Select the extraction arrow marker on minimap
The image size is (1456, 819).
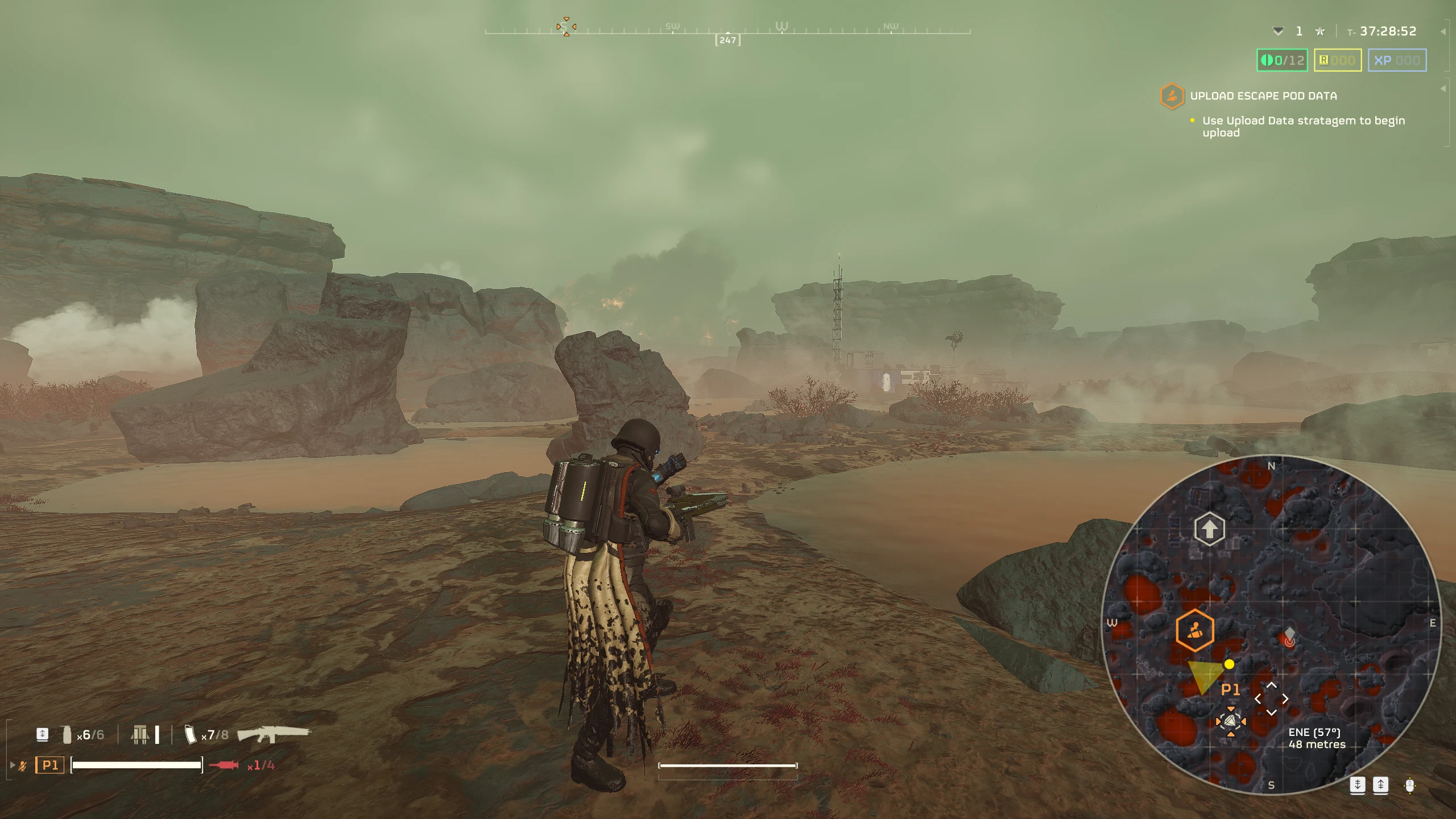(x=1209, y=529)
